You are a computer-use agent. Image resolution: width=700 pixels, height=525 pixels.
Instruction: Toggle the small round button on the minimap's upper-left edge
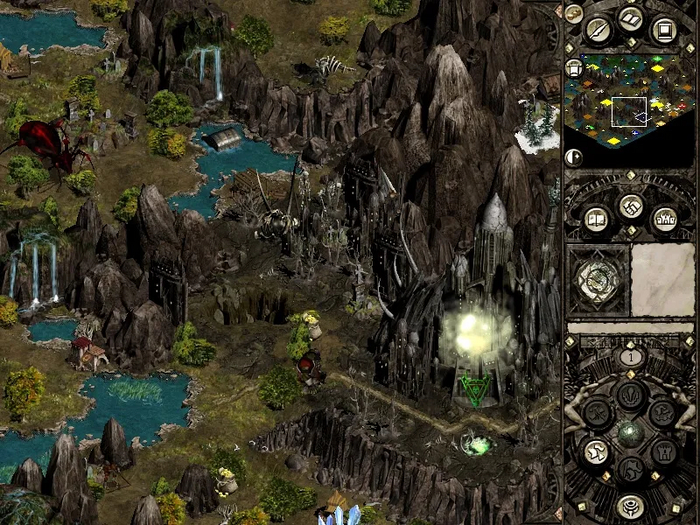coord(574,68)
